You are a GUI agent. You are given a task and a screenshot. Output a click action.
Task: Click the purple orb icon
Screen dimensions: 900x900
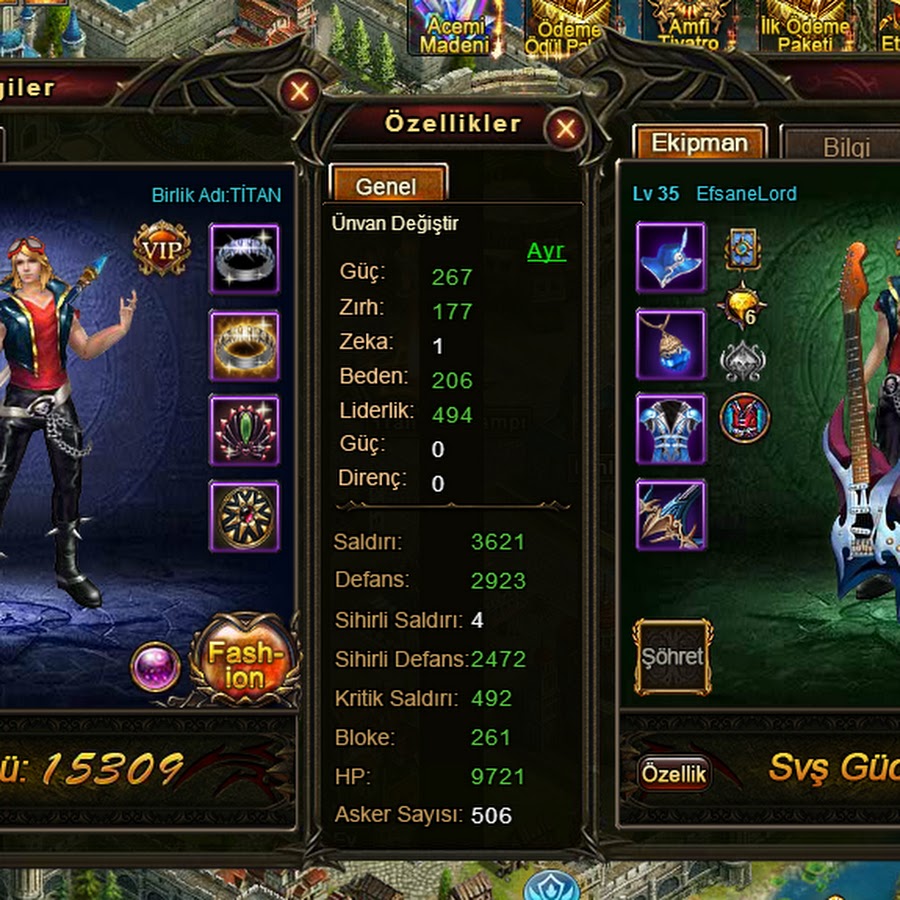pyautogui.click(x=156, y=667)
